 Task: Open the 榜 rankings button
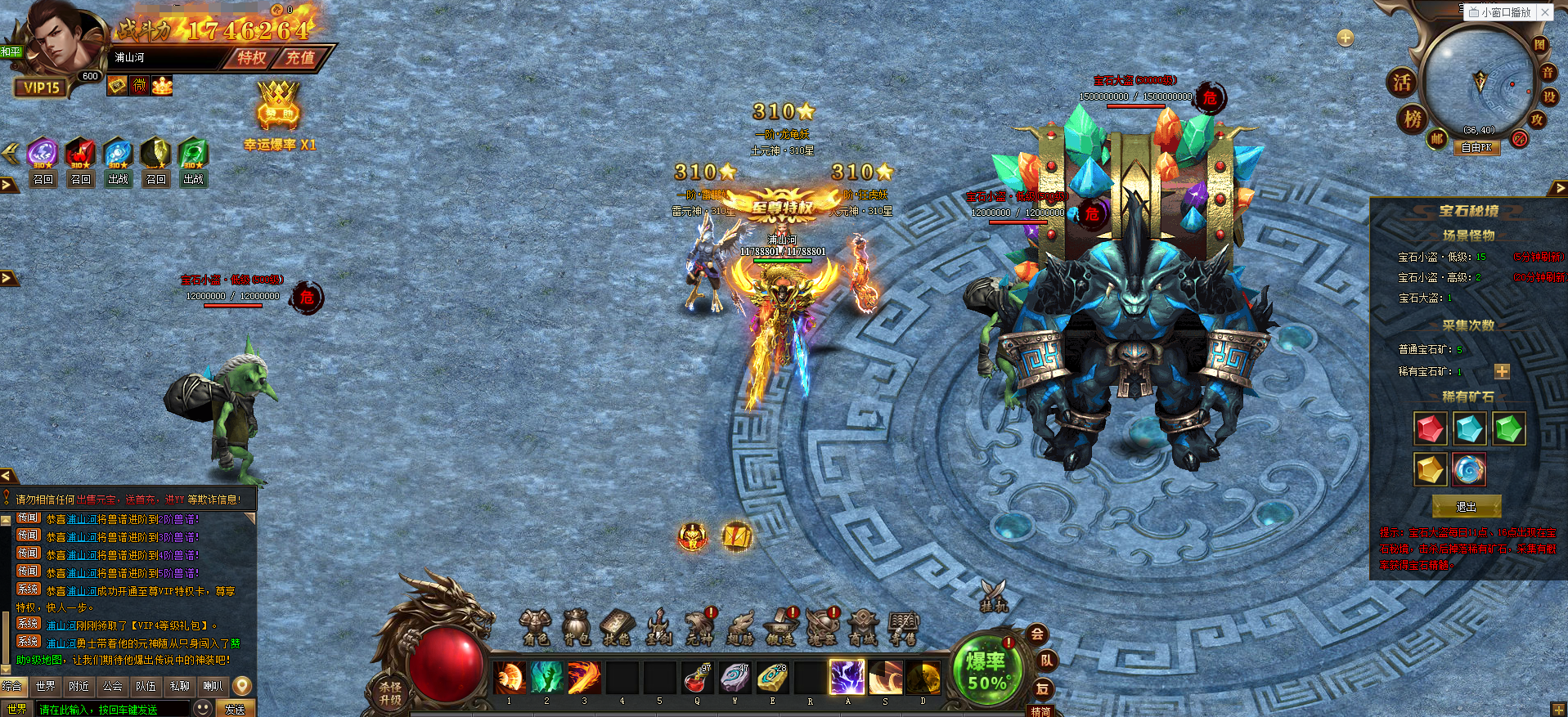pos(1413,119)
